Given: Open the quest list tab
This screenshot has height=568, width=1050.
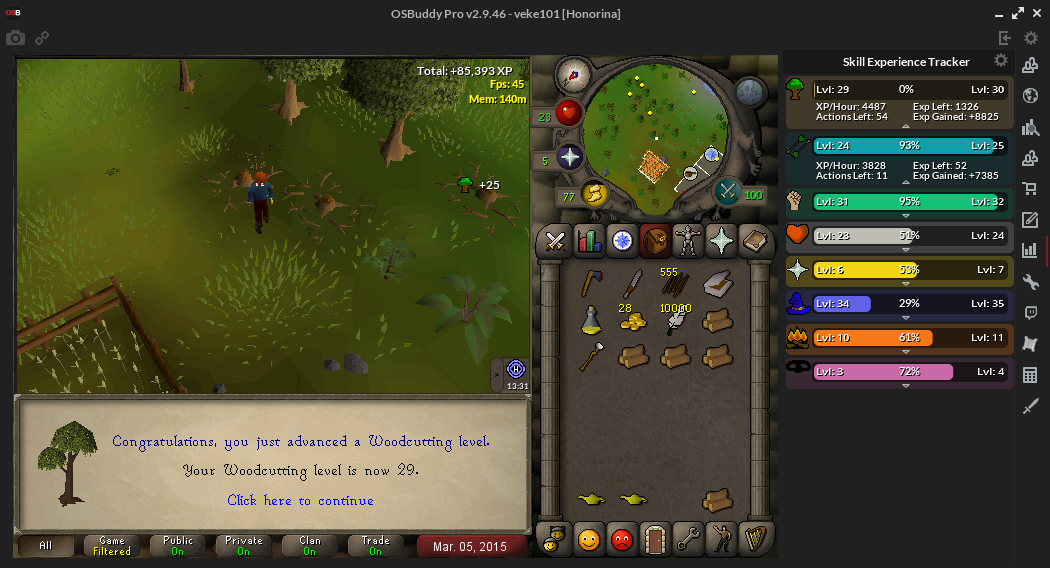Looking at the screenshot, I should 622,241.
